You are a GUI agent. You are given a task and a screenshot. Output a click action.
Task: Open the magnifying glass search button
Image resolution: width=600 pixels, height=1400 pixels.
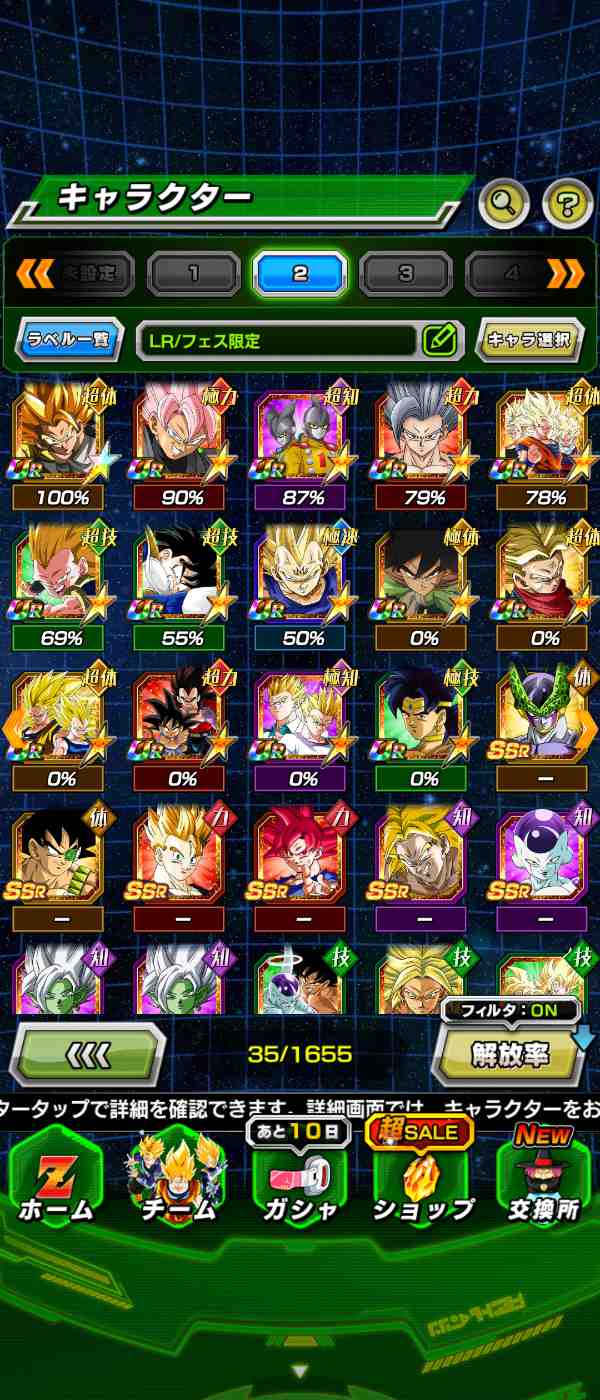[505, 204]
